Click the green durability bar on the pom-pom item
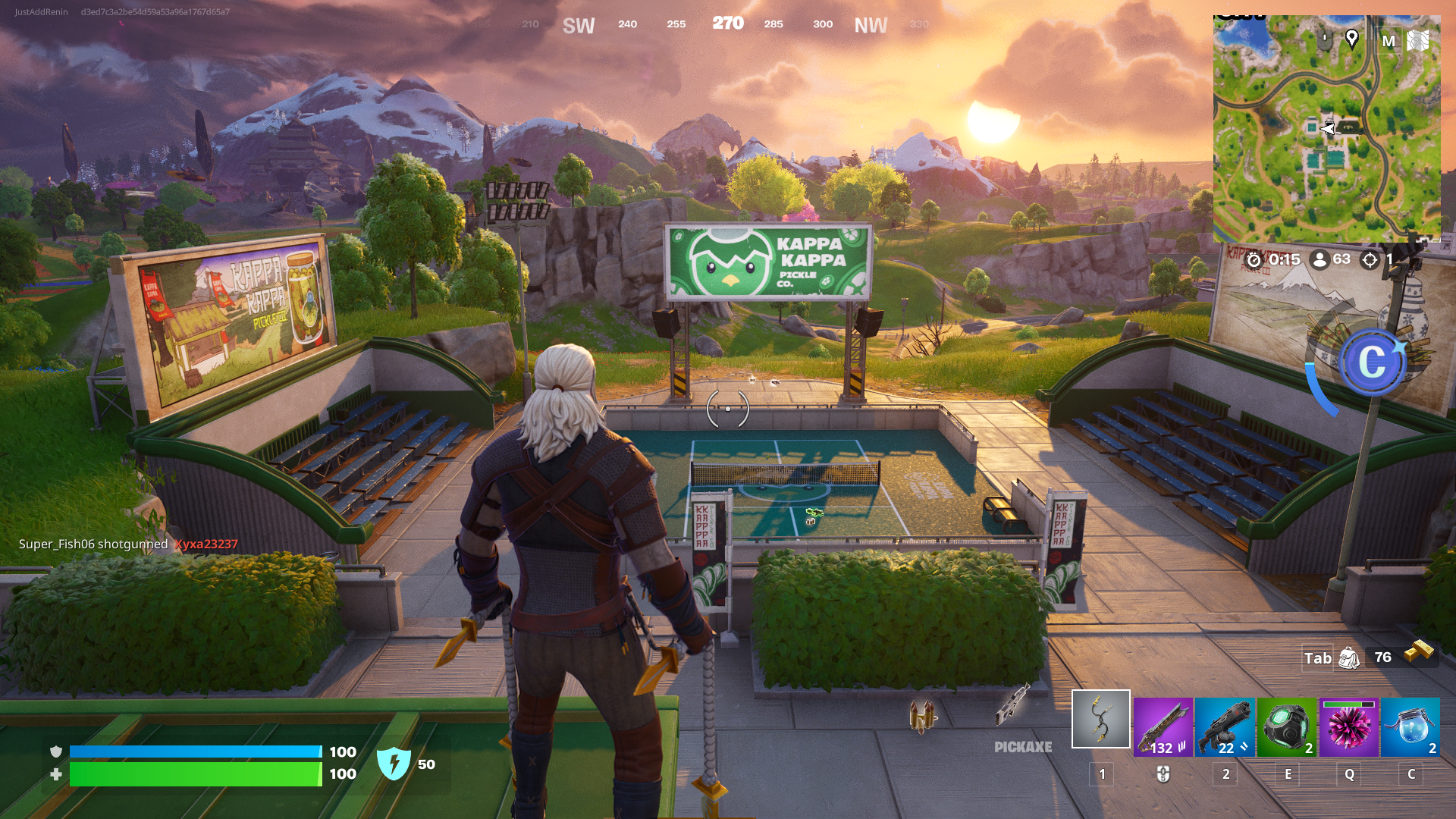 click(1341, 704)
